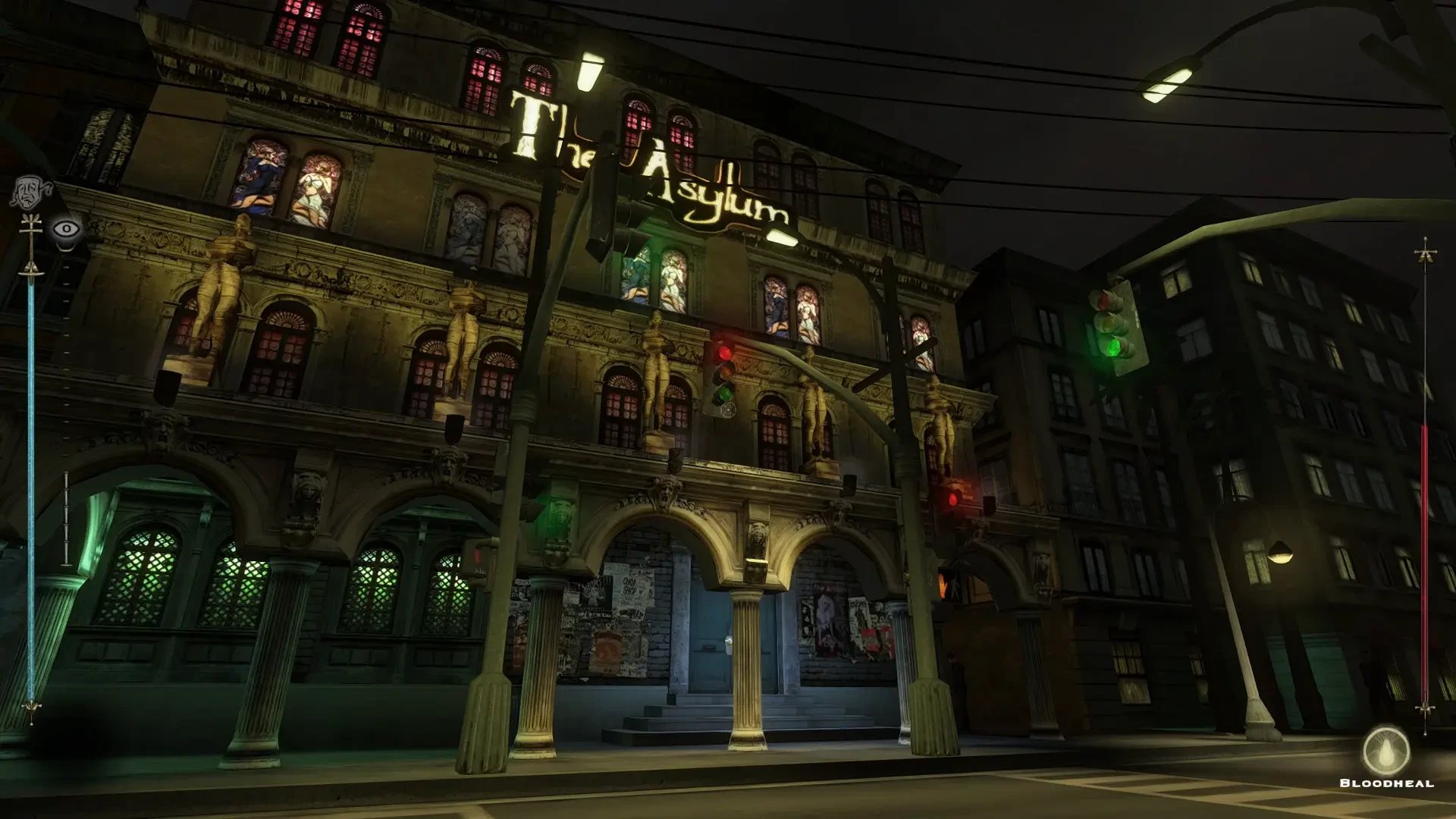The height and width of the screenshot is (819, 1456).
Task: Activate the Bloodheal discipline icon
Action: [1385, 751]
